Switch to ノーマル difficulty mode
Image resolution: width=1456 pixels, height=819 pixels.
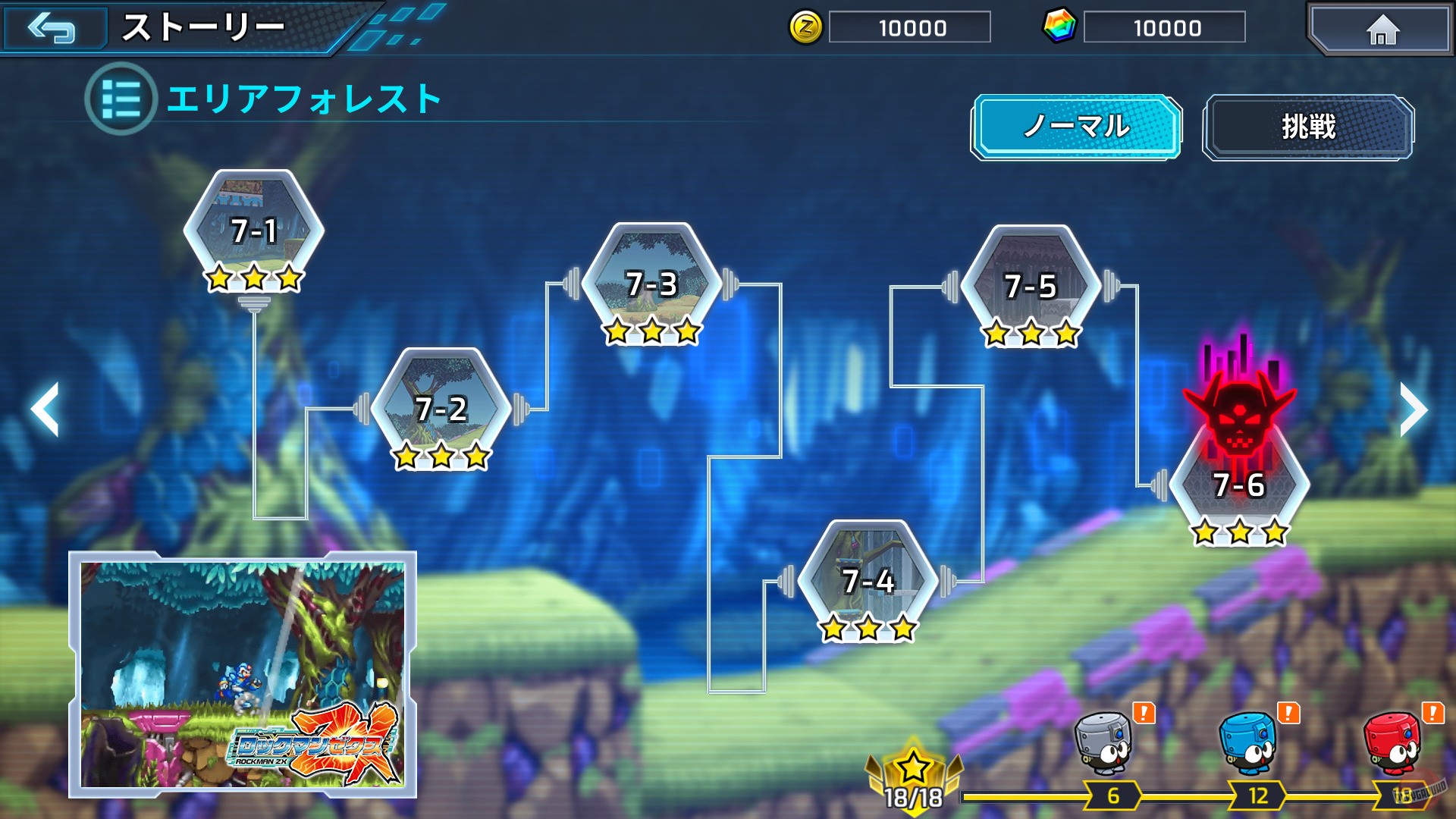pyautogui.click(x=1078, y=128)
